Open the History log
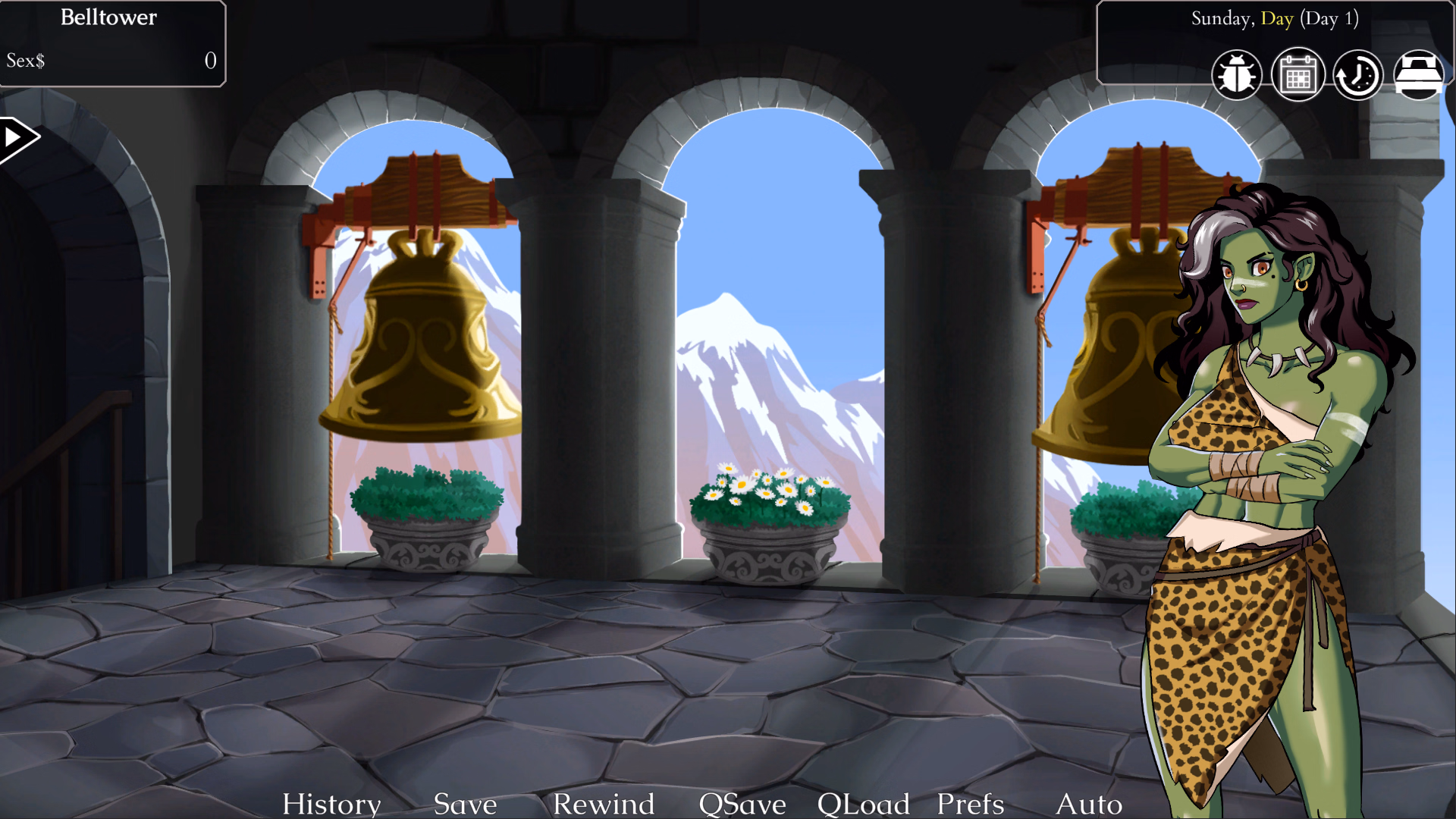The image size is (1456, 819). (331, 804)
